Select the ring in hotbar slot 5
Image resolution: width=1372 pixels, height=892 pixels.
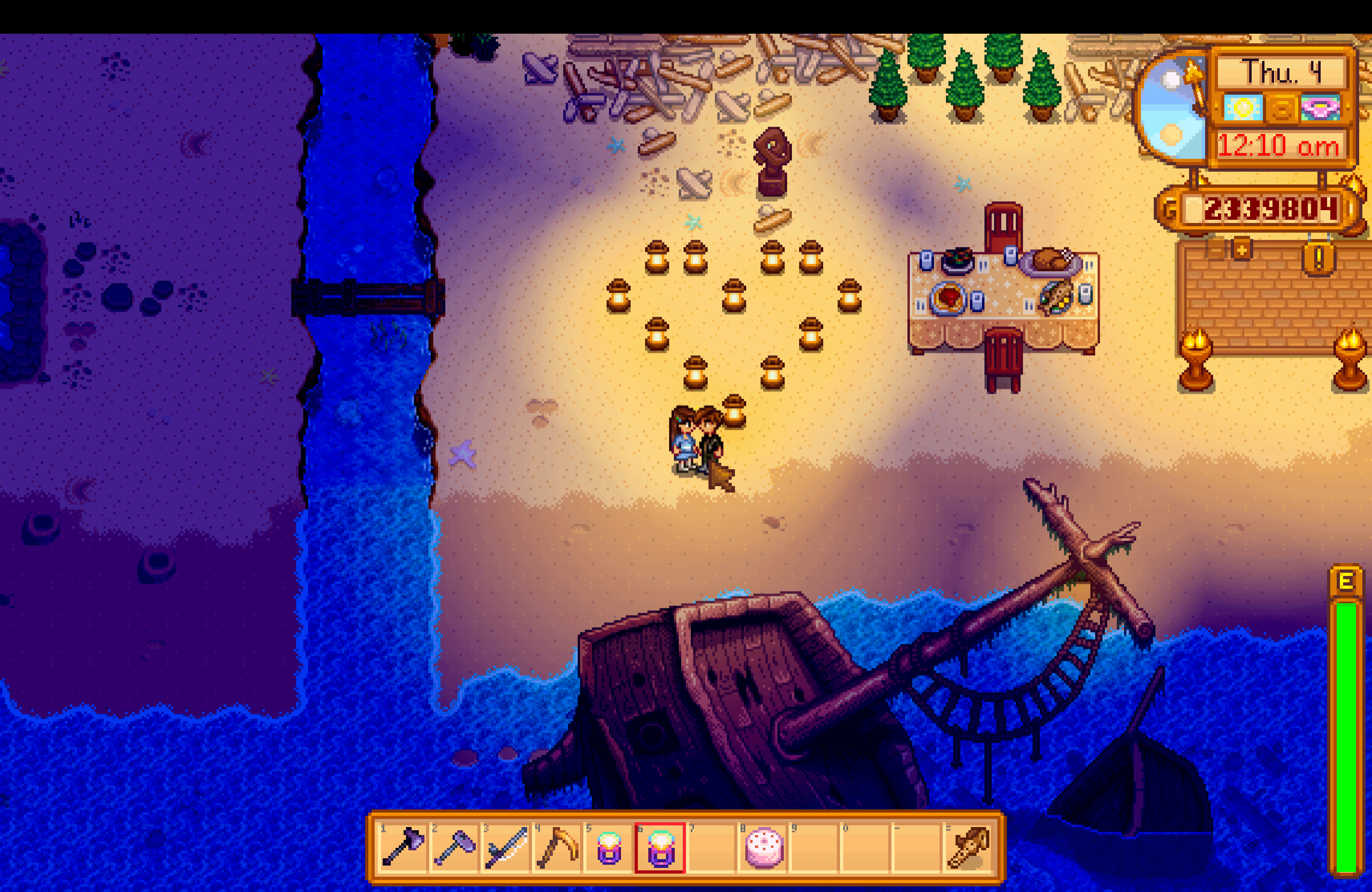[x=609, y=847]
